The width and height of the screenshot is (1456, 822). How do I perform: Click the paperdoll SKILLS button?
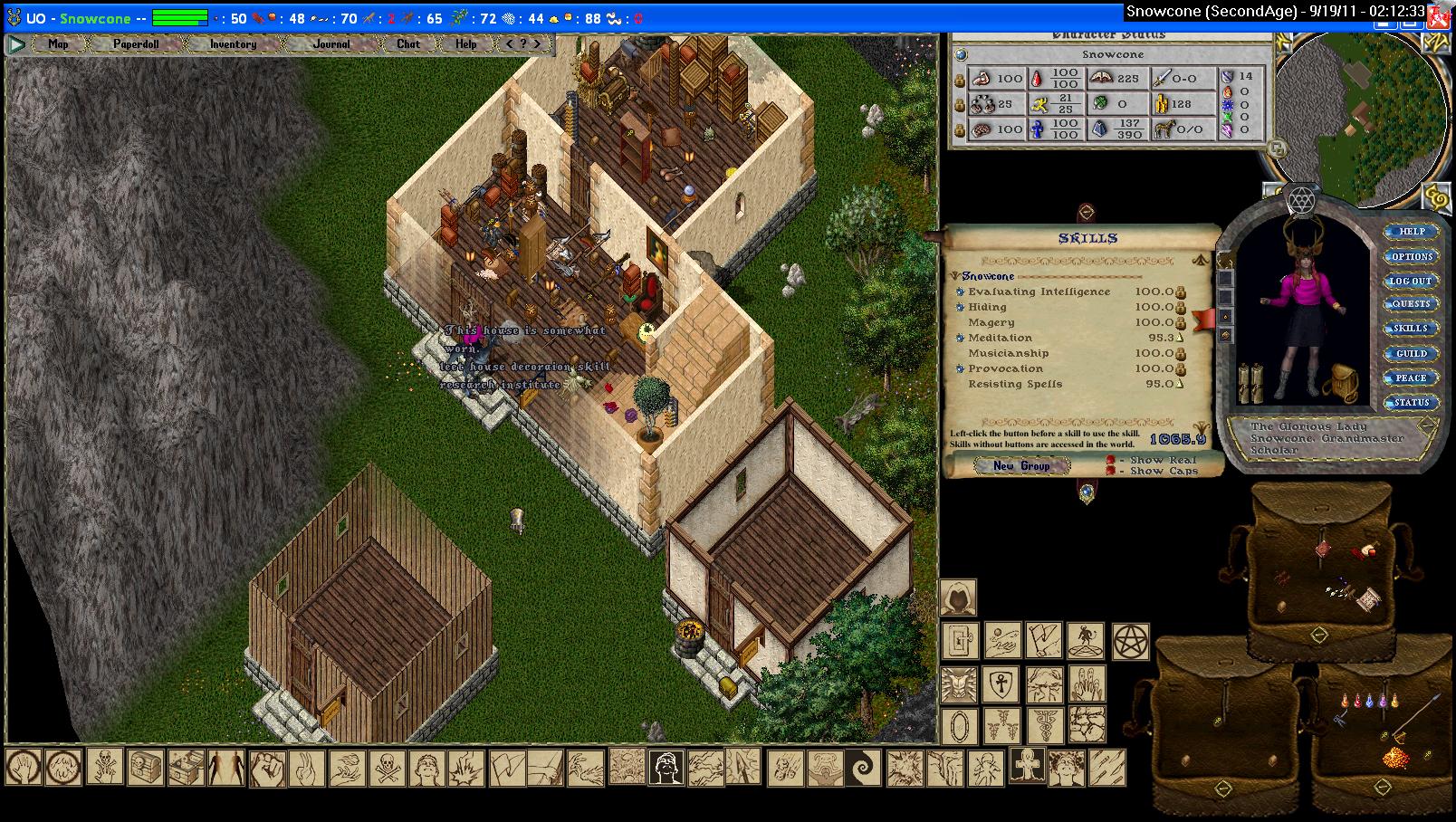pos(1412,329)
